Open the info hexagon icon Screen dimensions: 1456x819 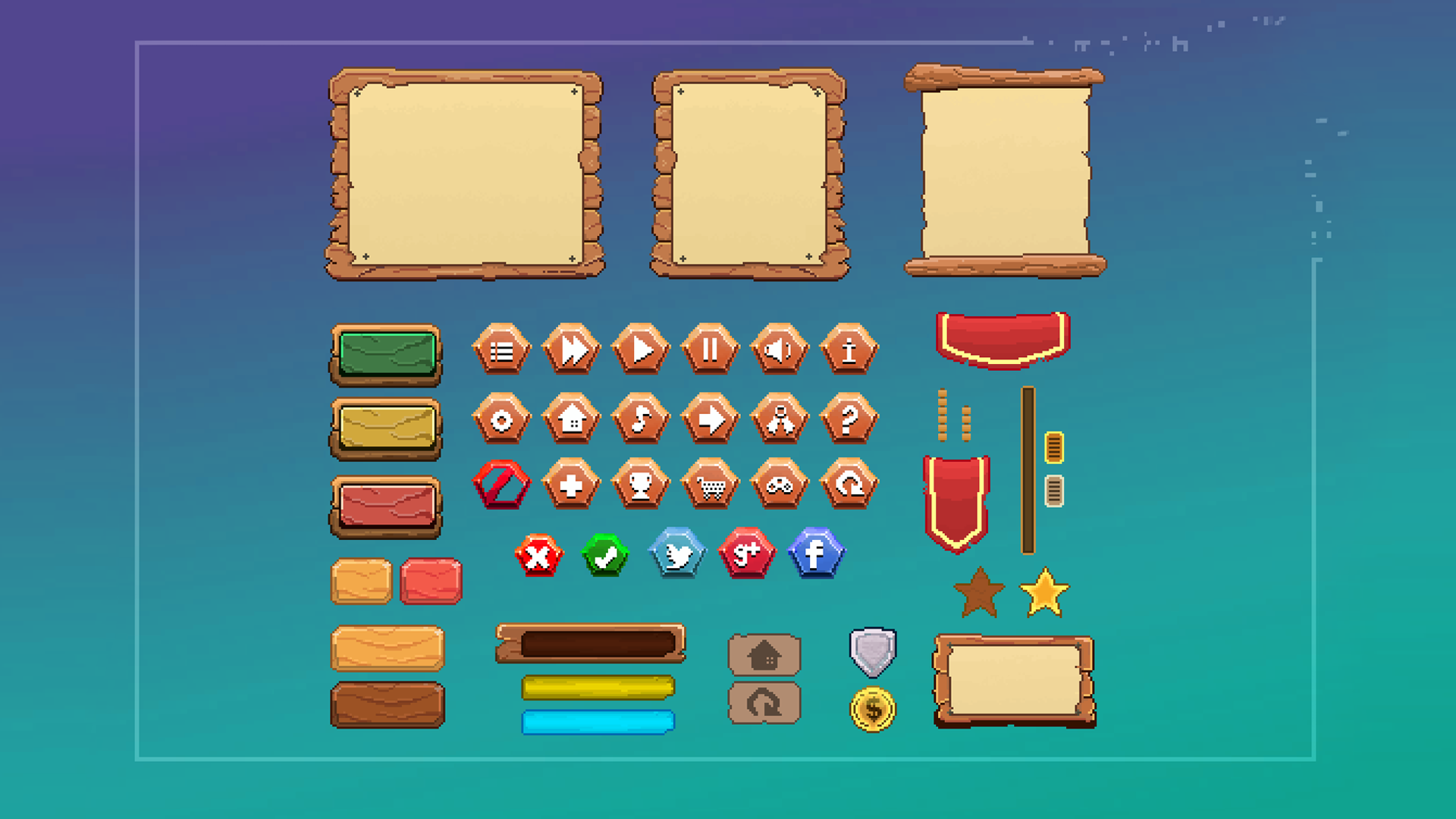(849, 349)
